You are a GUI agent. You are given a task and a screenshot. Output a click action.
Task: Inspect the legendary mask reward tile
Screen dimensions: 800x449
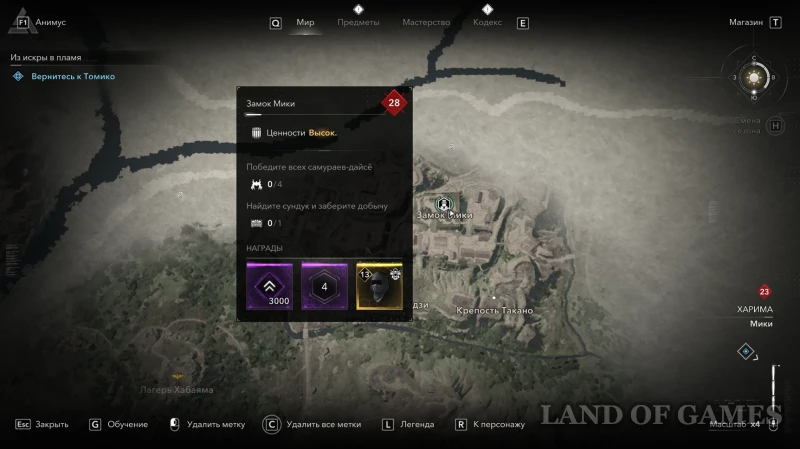[x=379, y=286]
